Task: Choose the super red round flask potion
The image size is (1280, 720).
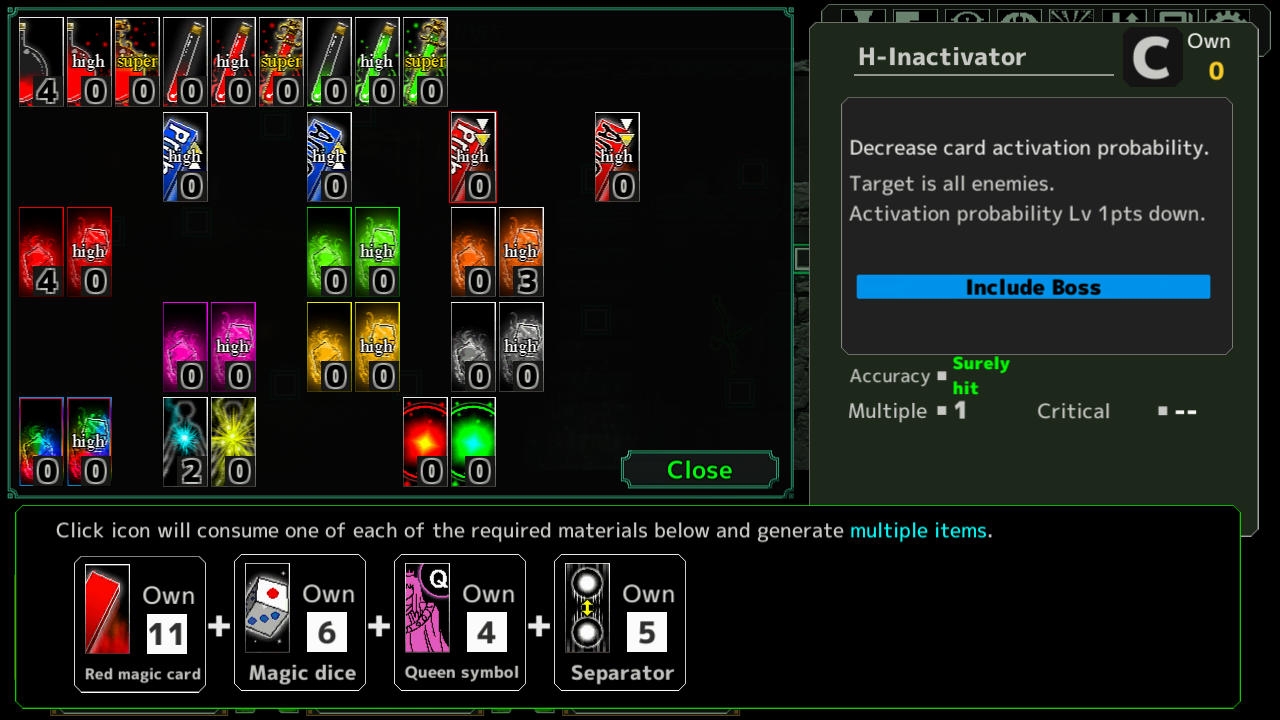Action: point(137,62)
